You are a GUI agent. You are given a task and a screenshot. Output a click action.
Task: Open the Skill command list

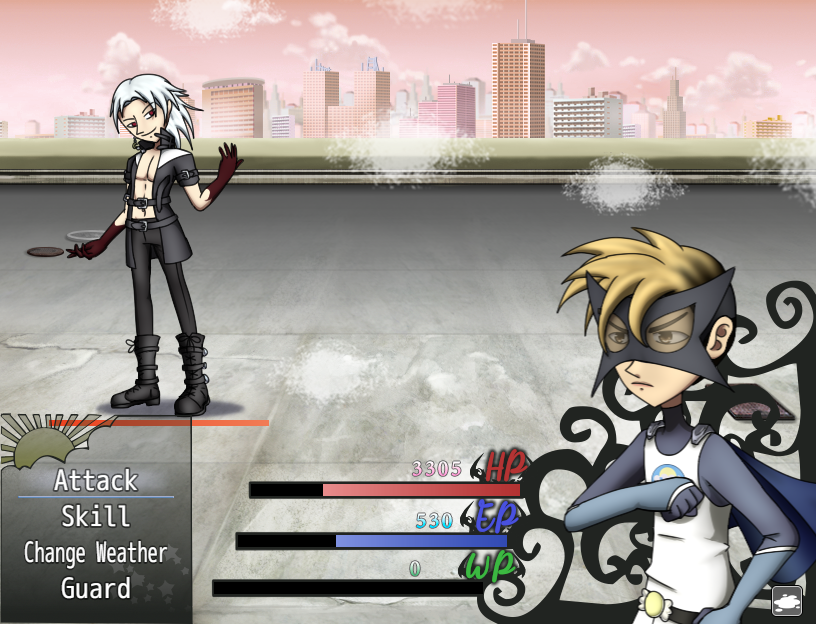(96, 517)
